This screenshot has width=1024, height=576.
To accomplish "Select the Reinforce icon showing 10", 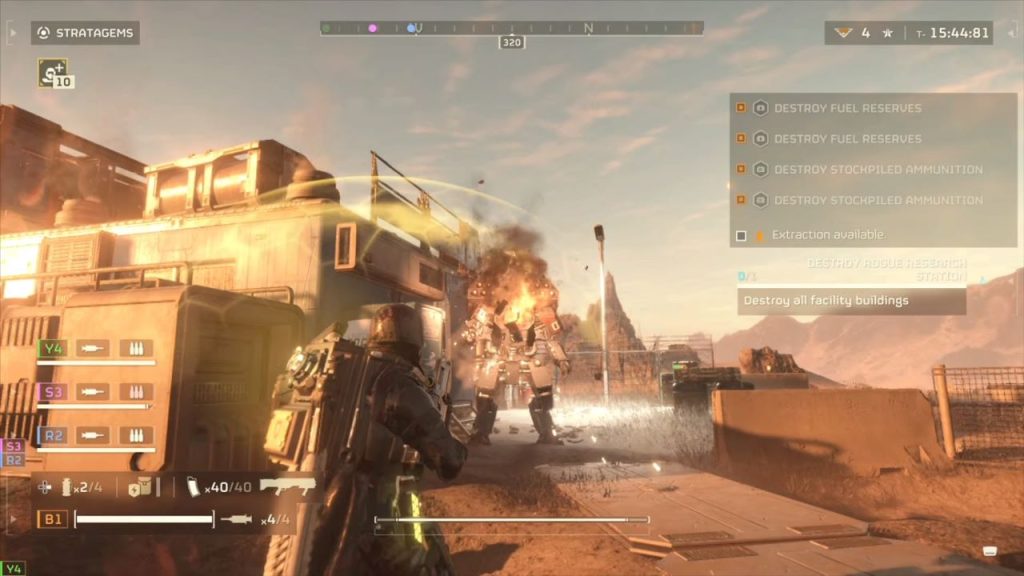I will pos(54,72).
